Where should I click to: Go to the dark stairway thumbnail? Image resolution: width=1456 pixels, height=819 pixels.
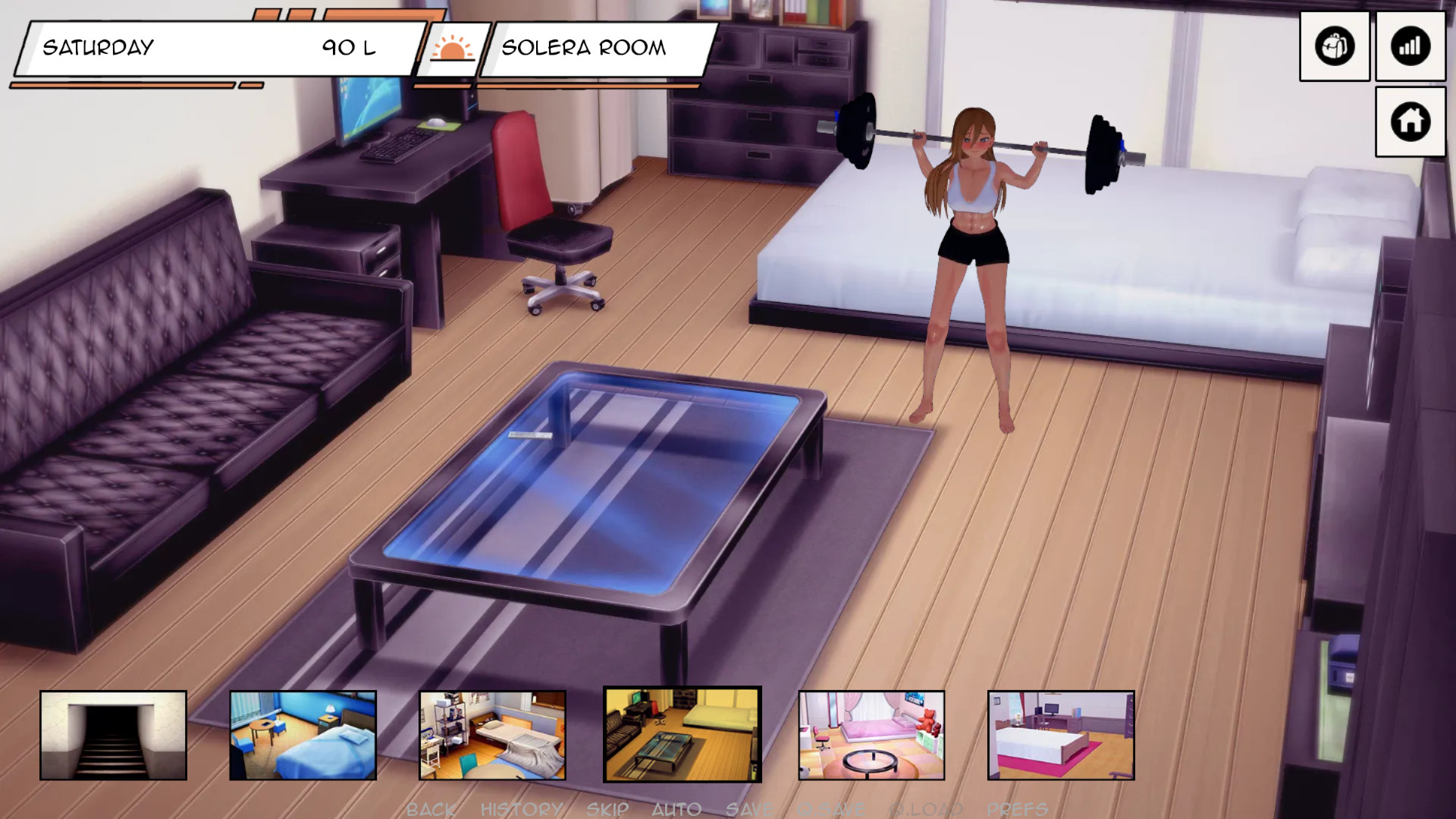113,735
